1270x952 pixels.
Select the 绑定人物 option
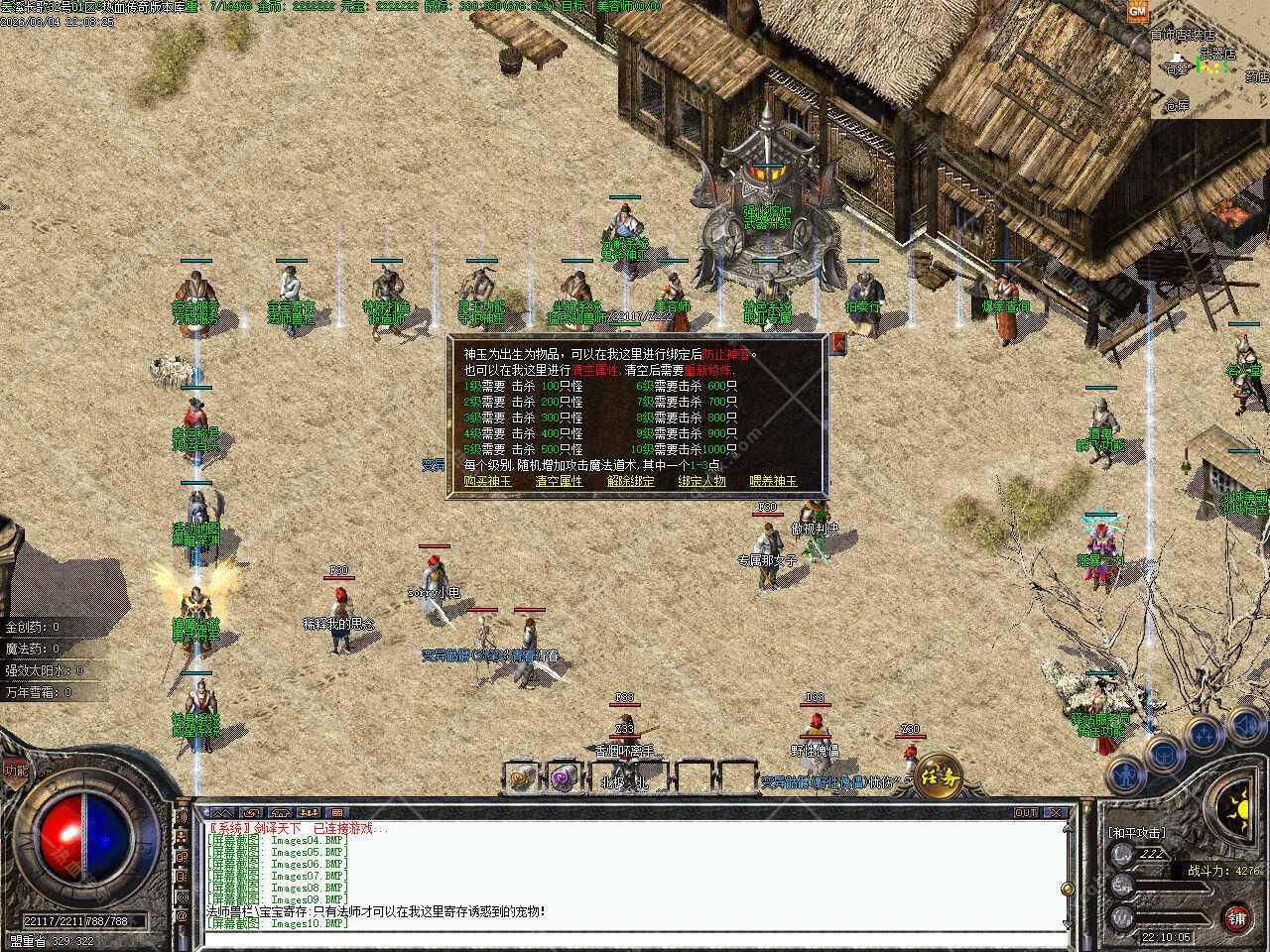click(701, 481)
